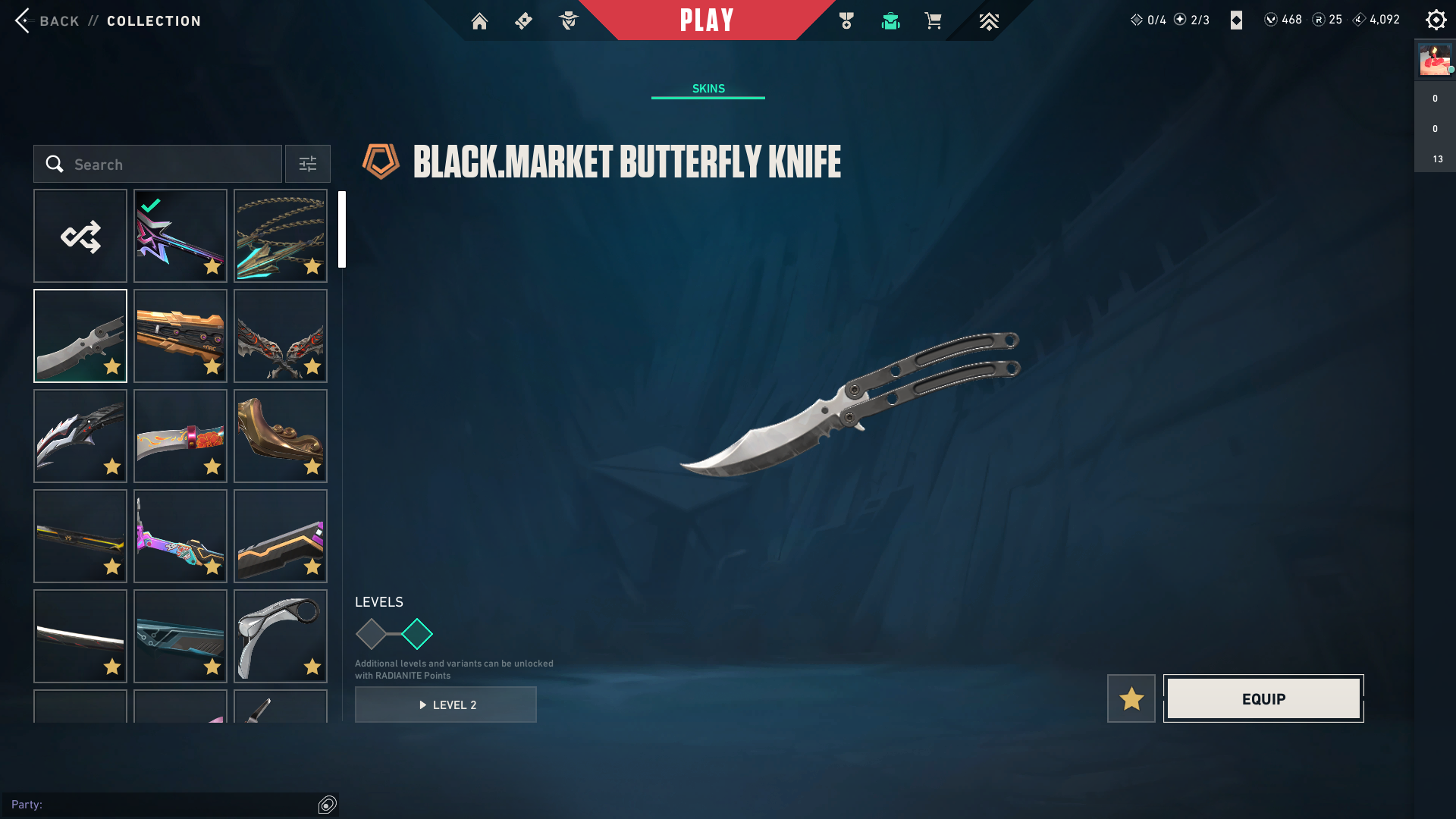Screen dimensions: 1456x819
Task: Open the store shopping cart
Action: click(933, 21)
